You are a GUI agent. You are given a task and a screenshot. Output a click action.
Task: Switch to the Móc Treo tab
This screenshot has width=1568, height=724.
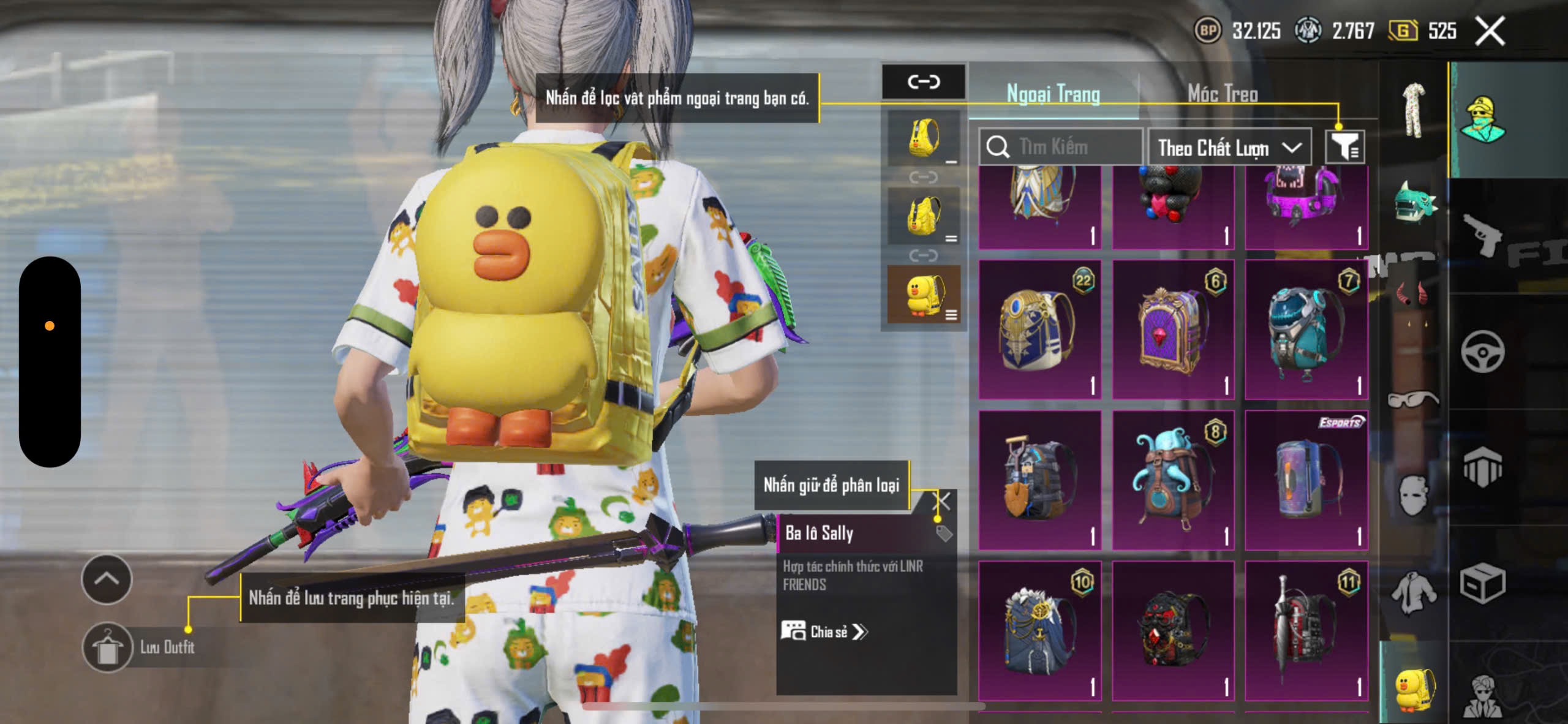point(1223,94)
